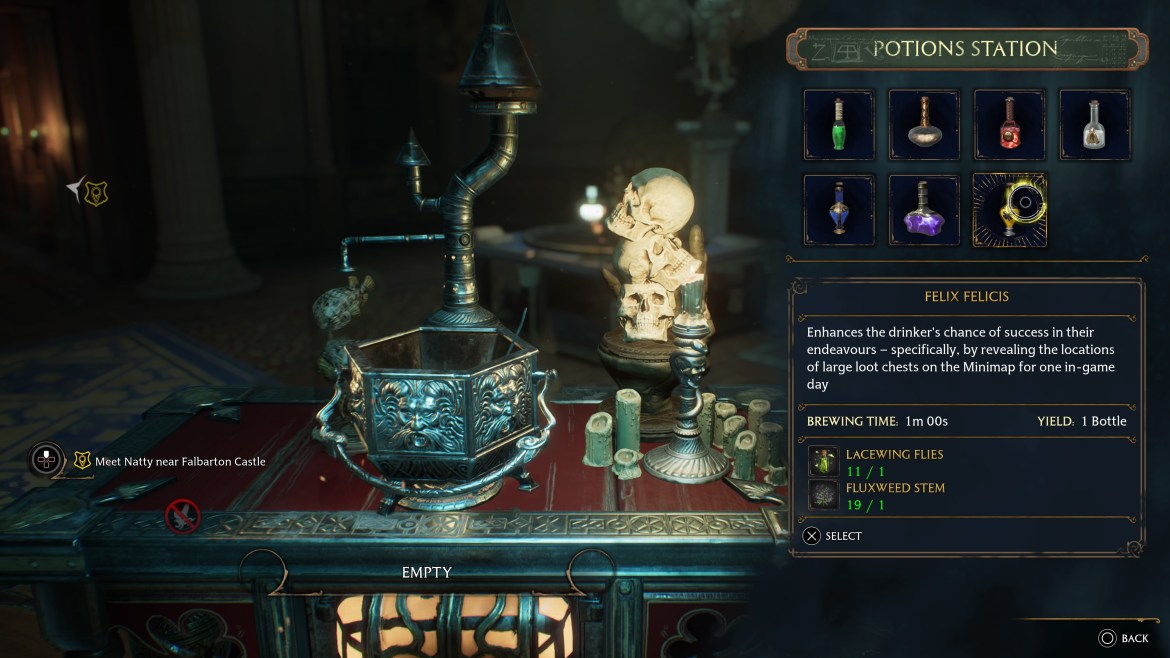Click the highlighted Felix Felicis recipe
The width and height of the screenshot is (1170, 658).
pos(1010,210)
